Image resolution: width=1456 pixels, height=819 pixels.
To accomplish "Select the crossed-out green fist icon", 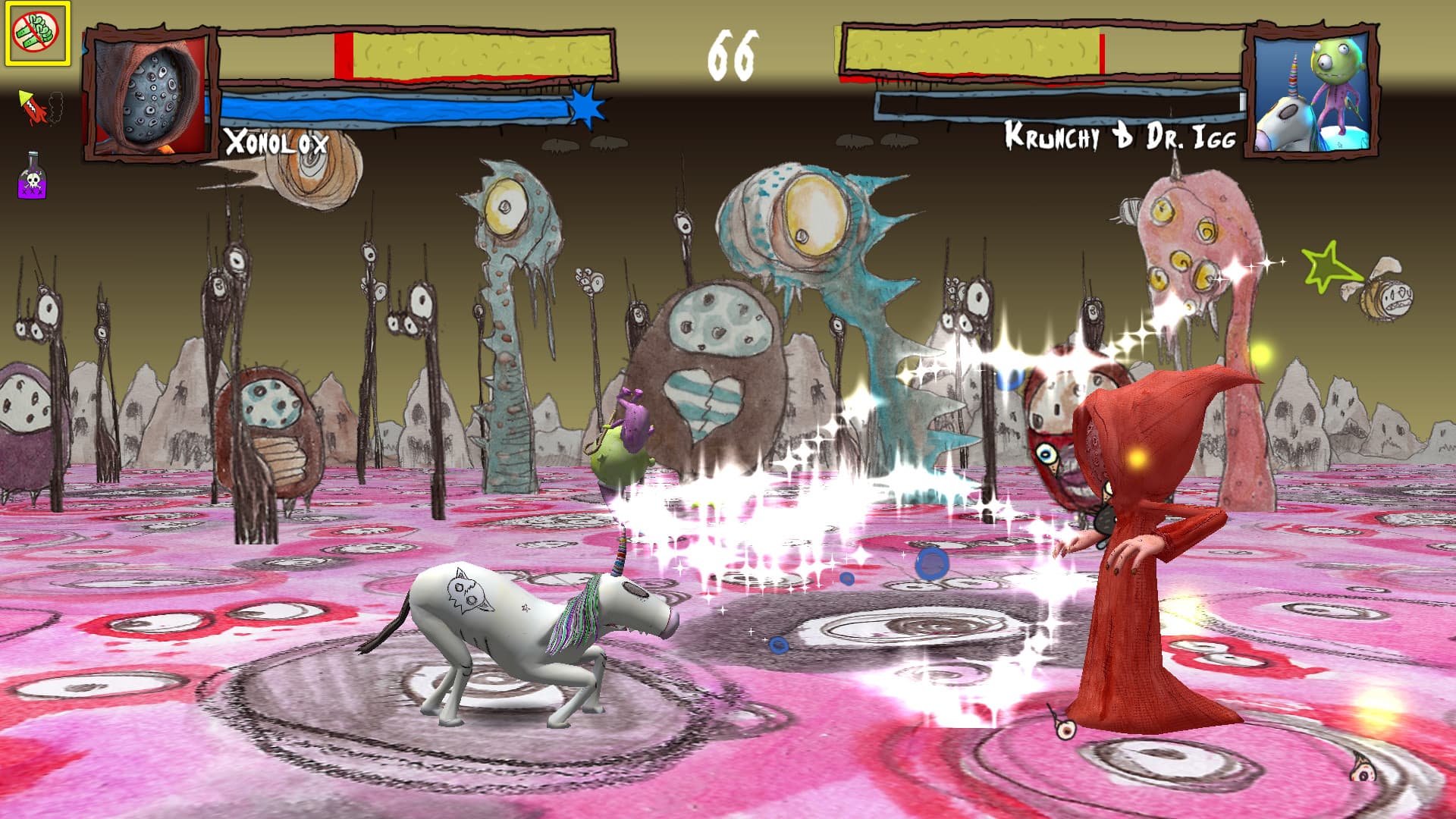I will coord(38,33).
